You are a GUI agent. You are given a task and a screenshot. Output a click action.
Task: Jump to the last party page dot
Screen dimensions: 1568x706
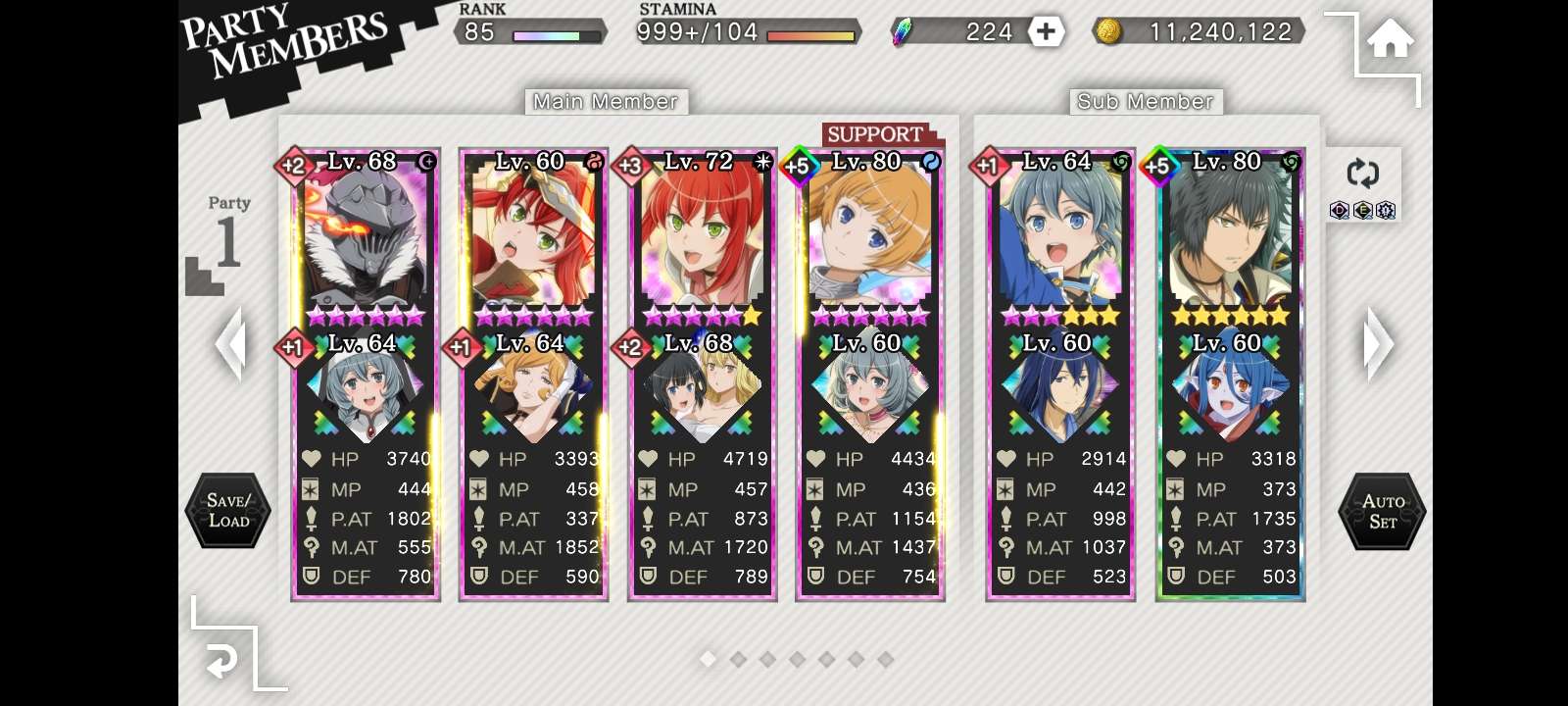(x=885, y=660)
